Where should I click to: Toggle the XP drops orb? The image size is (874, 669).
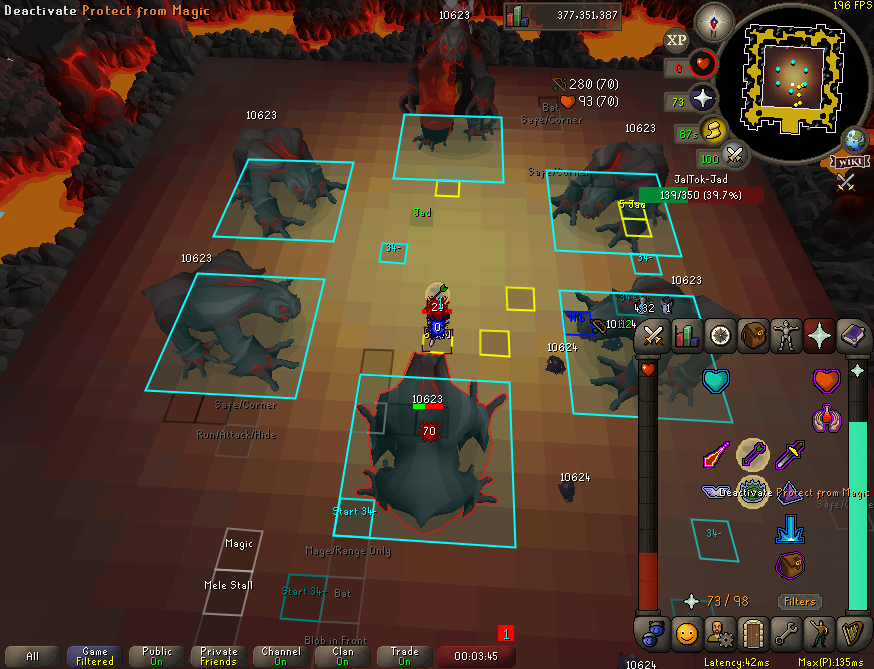pyautogui.click(x=676, y=41)
